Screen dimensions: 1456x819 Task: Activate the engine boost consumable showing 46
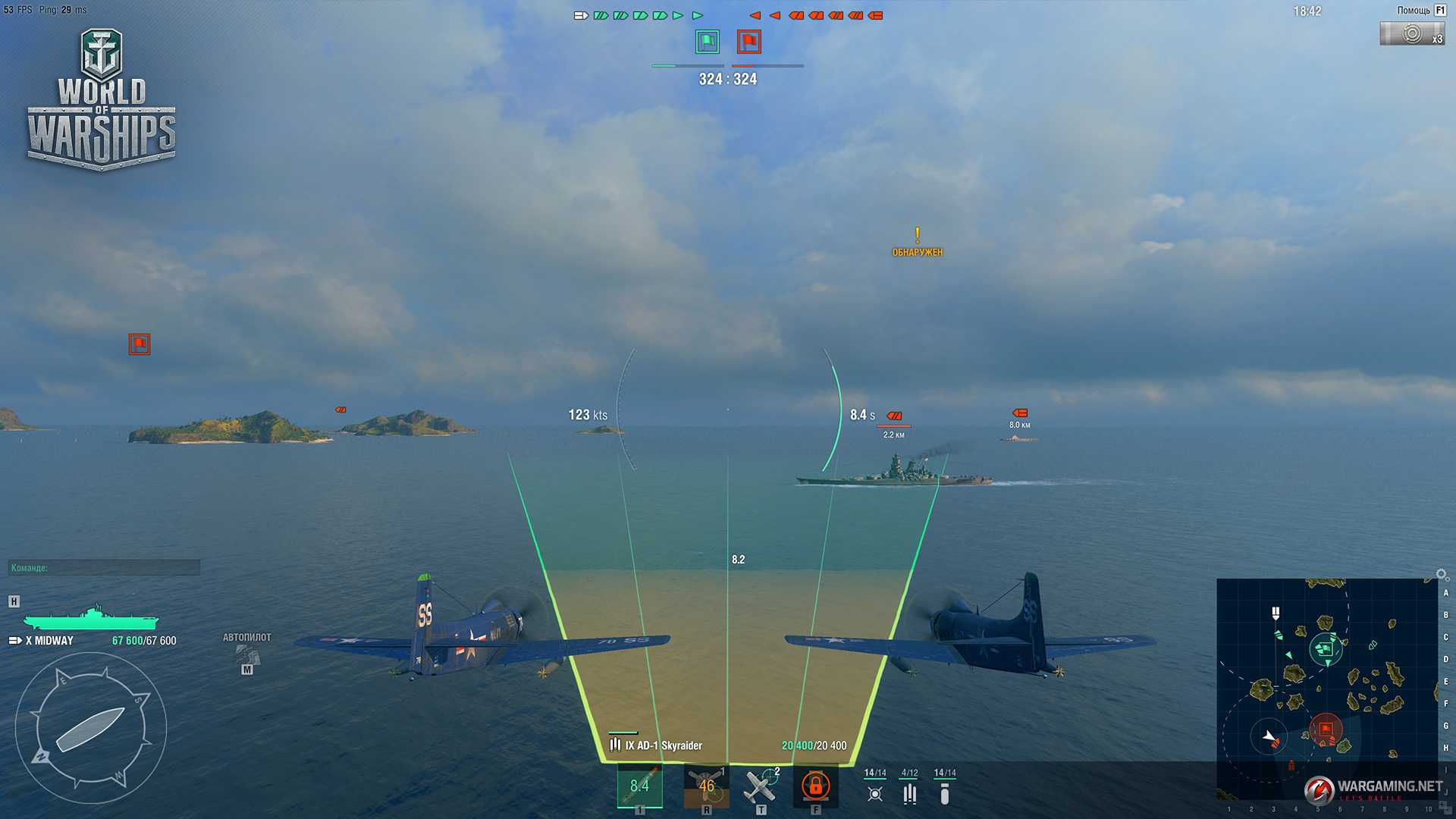pyautogui.click(x=706, y=786)
